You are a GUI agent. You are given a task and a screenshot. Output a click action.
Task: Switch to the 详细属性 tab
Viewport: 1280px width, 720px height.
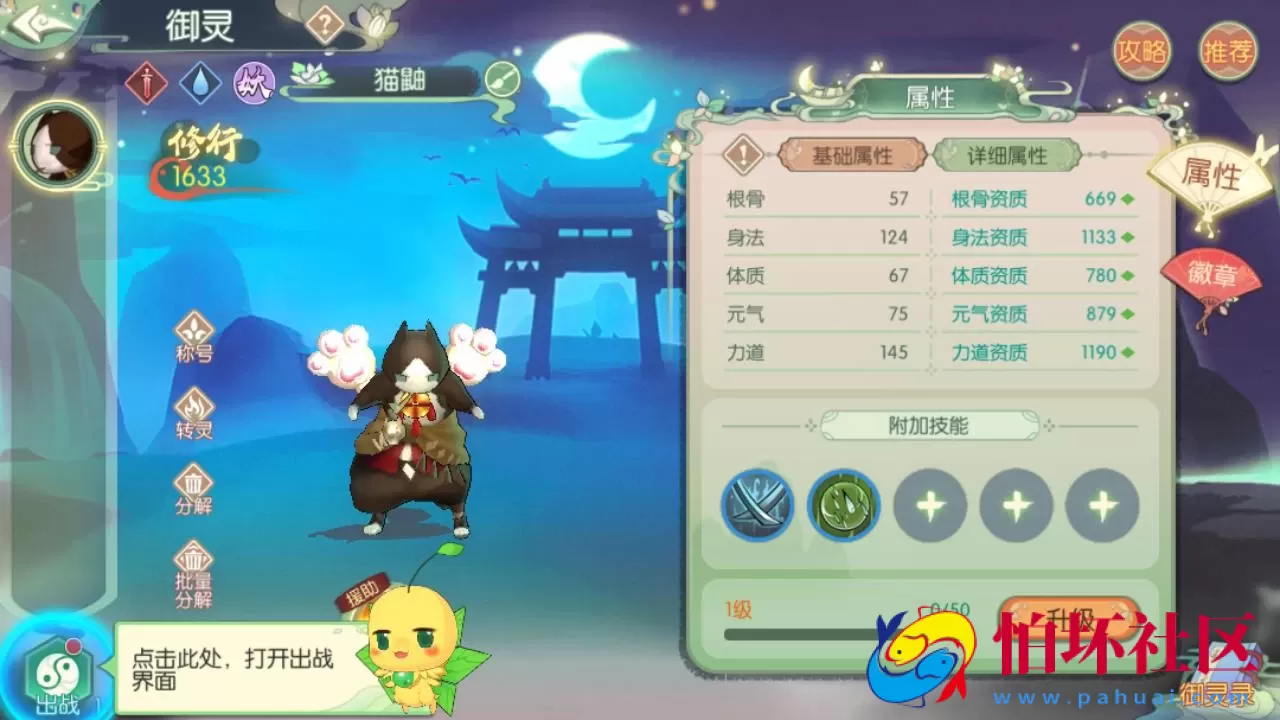[1005, 156]
